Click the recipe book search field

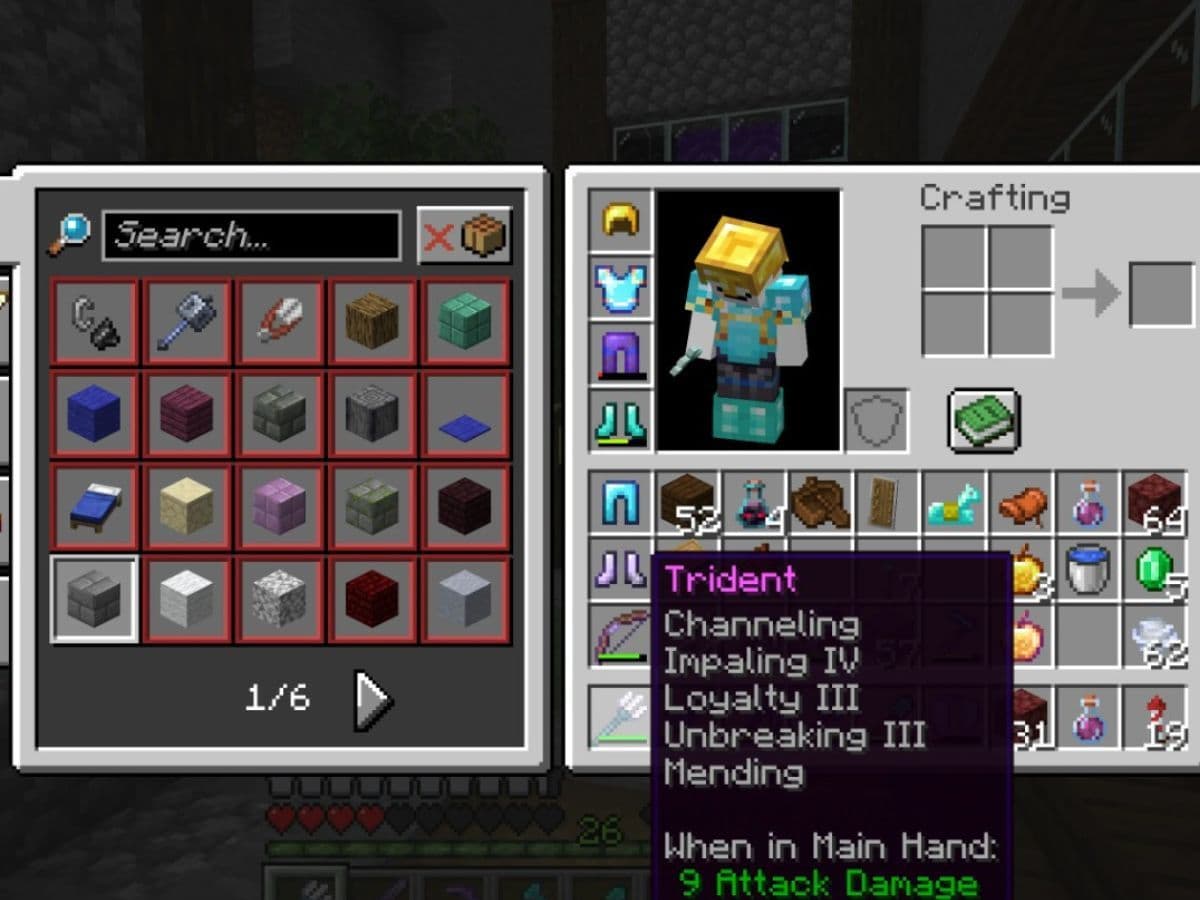(251, 236)
